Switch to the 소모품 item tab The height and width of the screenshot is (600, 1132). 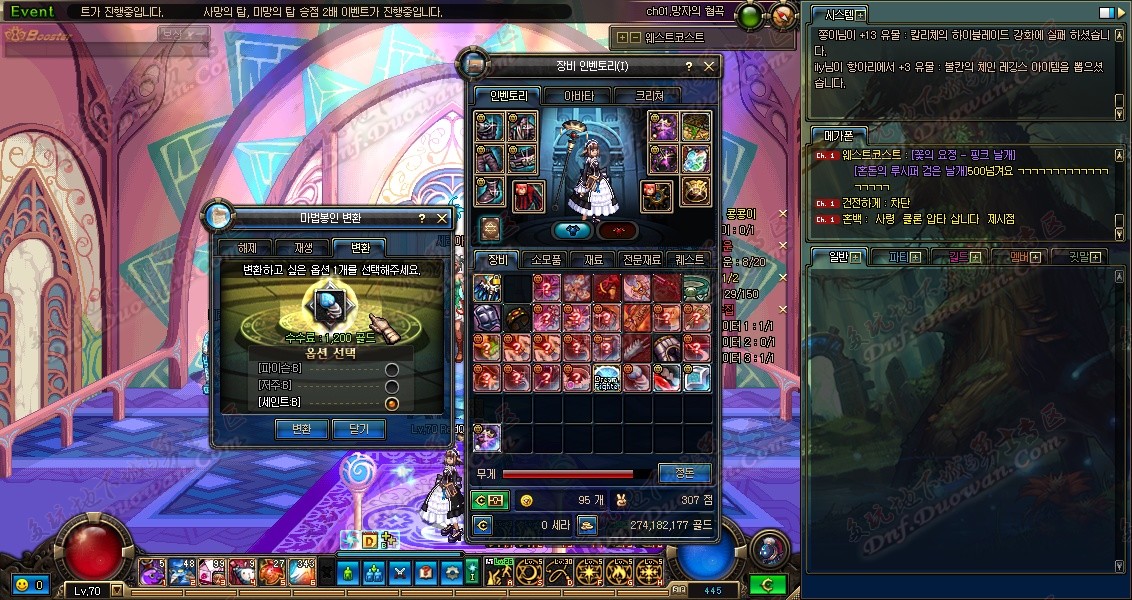point(545,259)
